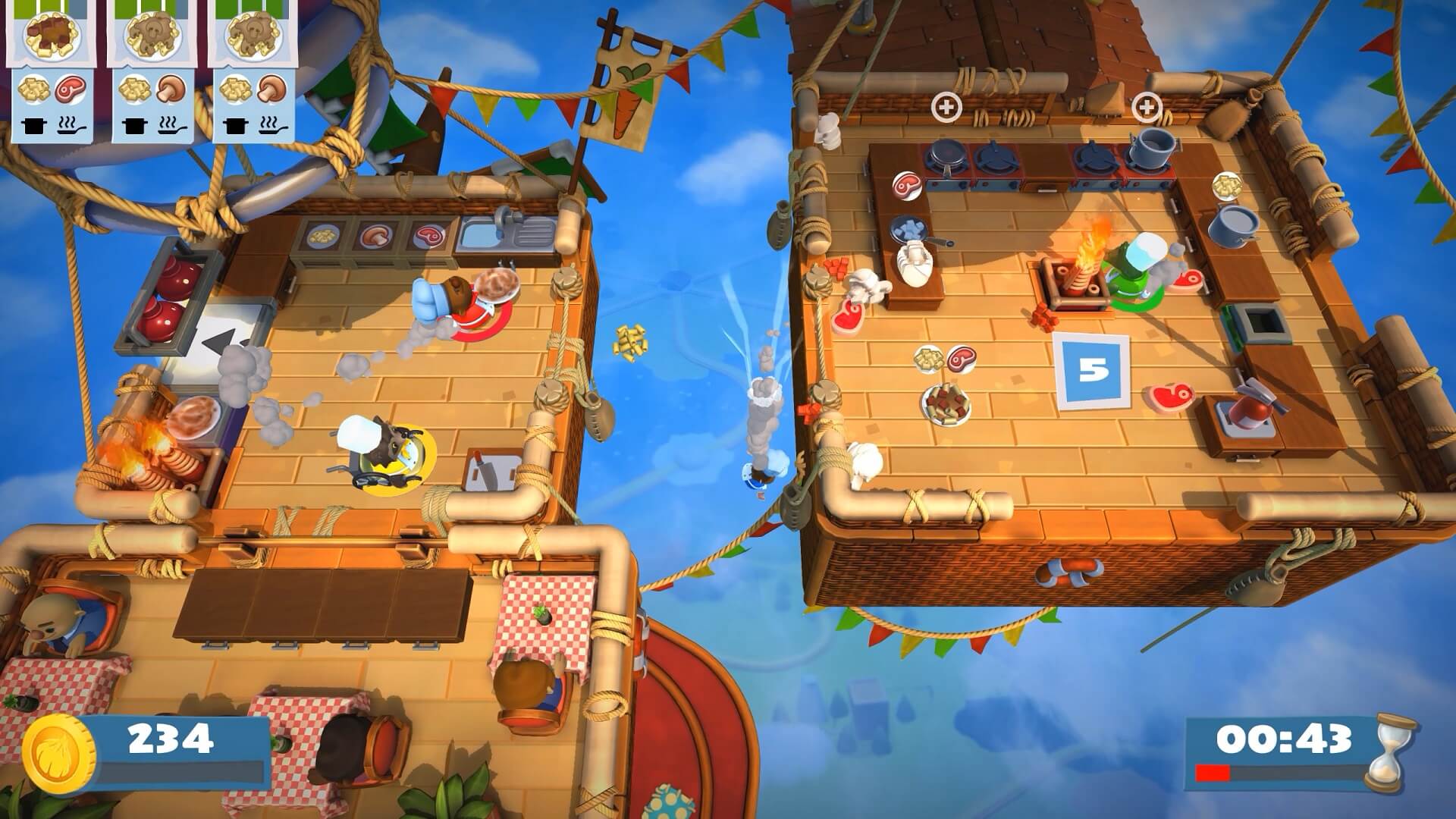This screenshot has height=819, width=1456.
Task: Select the pasta icon on third order card
Action: 236,90
